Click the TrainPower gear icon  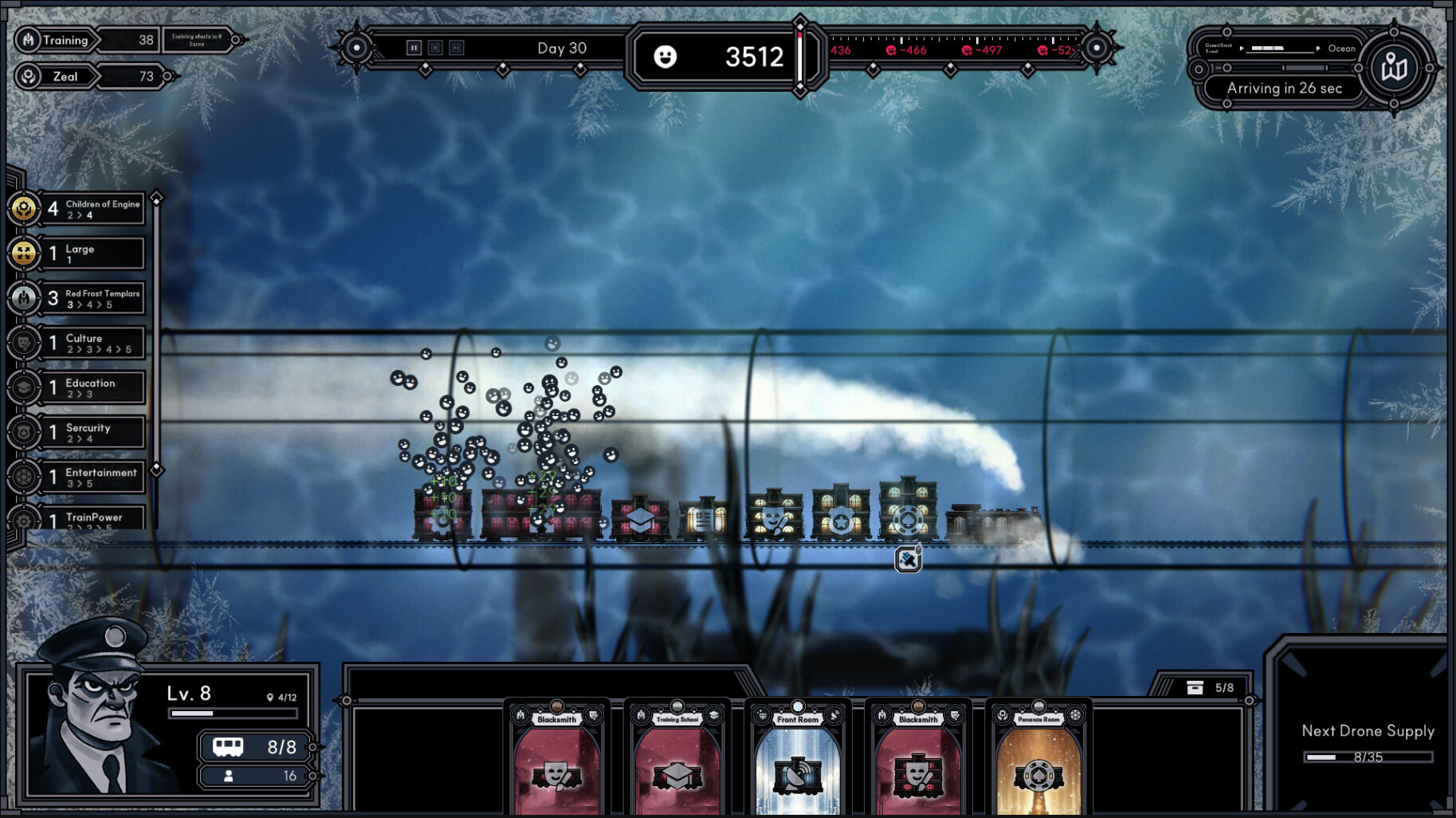pyautogui.click(x=24, y=521)
